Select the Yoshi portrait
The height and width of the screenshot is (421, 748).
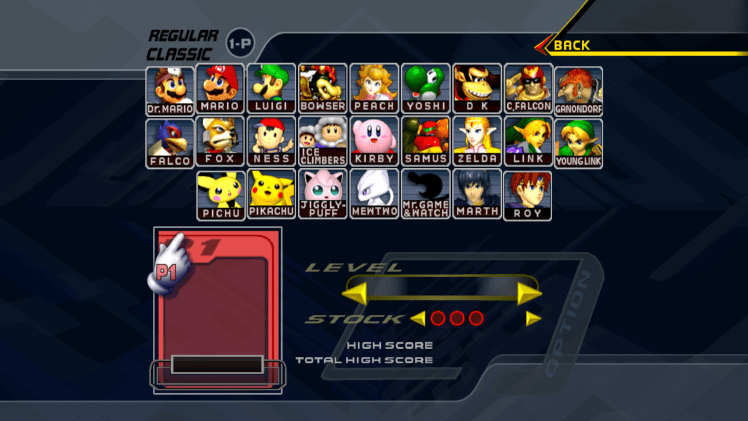coord(426,90)
